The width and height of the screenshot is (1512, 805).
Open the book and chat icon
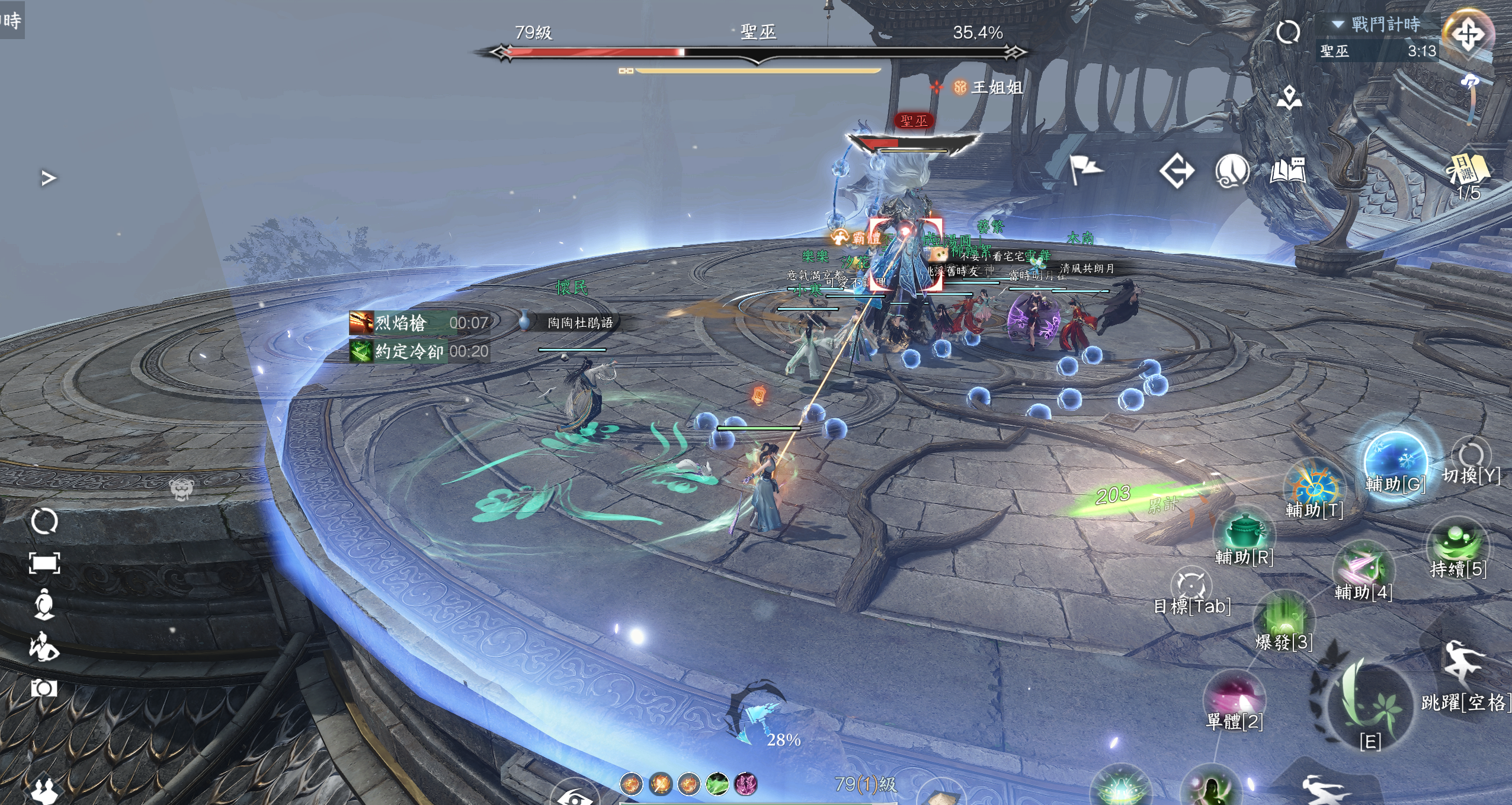click(x=1288, y=172)
